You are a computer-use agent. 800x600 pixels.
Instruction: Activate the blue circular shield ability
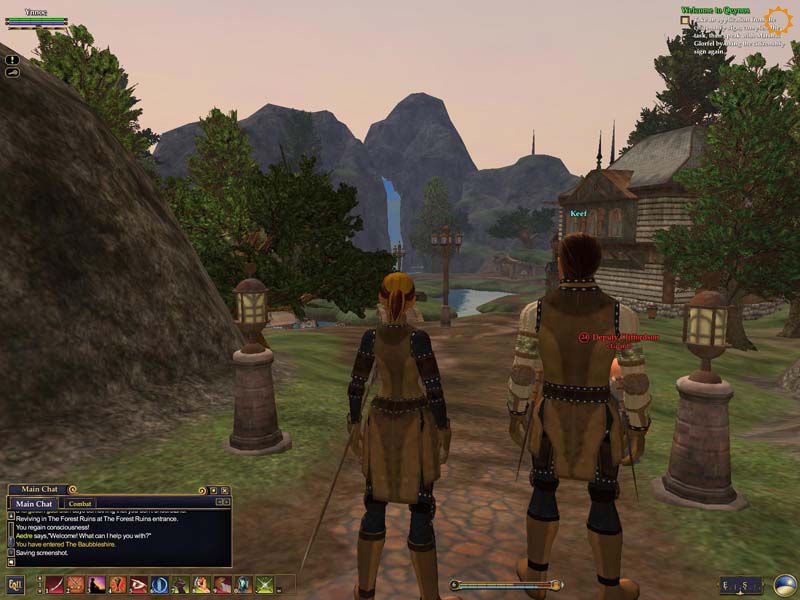pyautogui.click(x=160, y=585)
